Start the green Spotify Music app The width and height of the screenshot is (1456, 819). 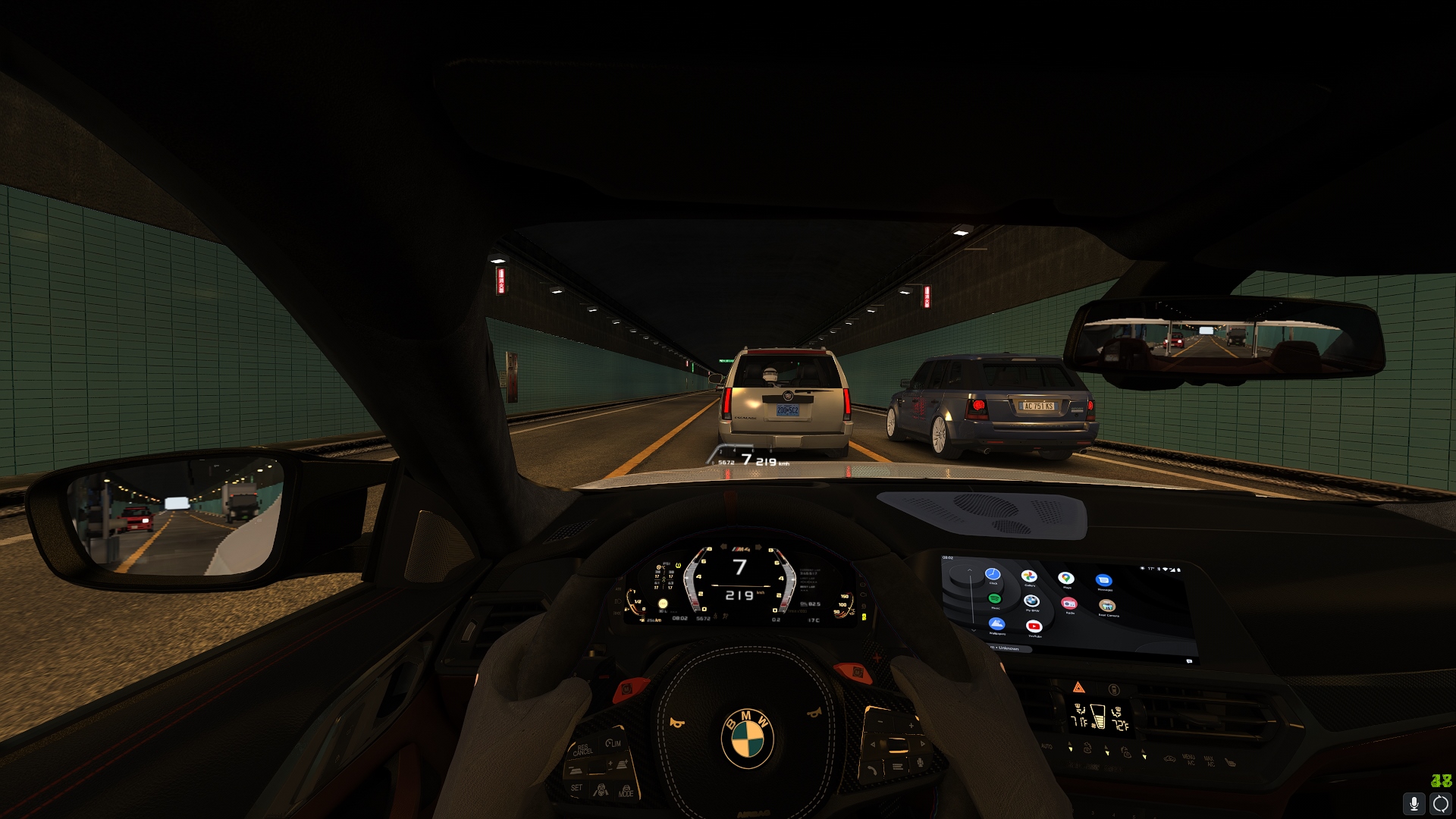(994, 599)
